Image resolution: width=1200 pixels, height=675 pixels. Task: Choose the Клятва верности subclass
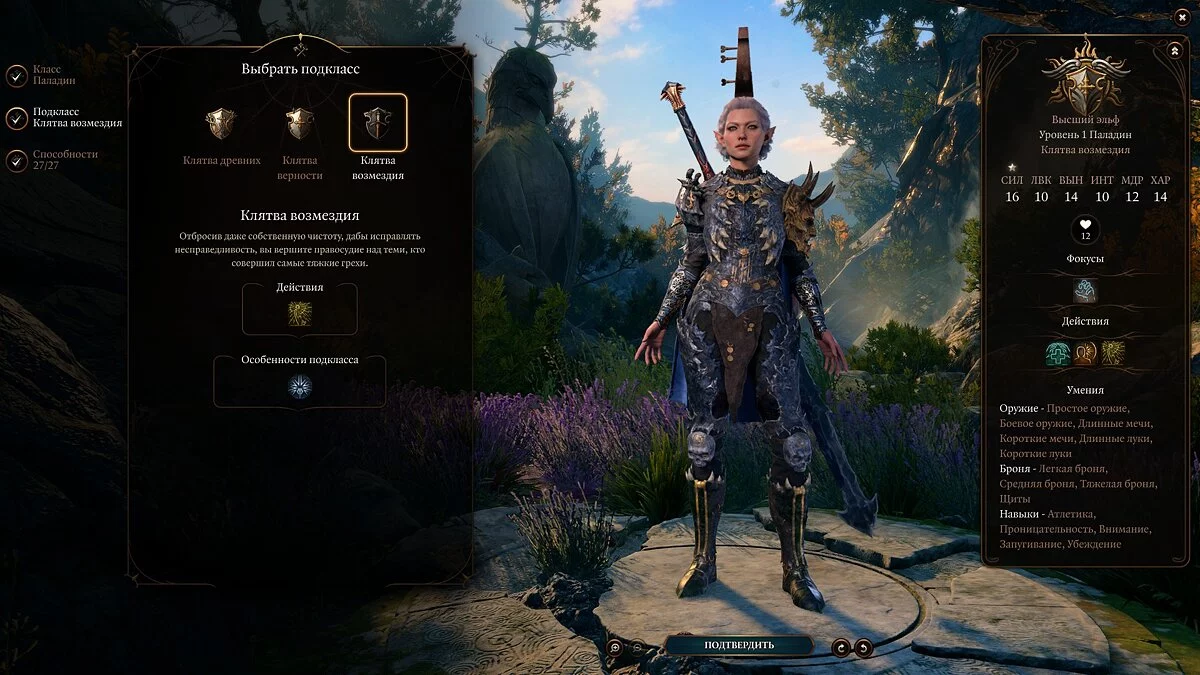coord(300,124)
